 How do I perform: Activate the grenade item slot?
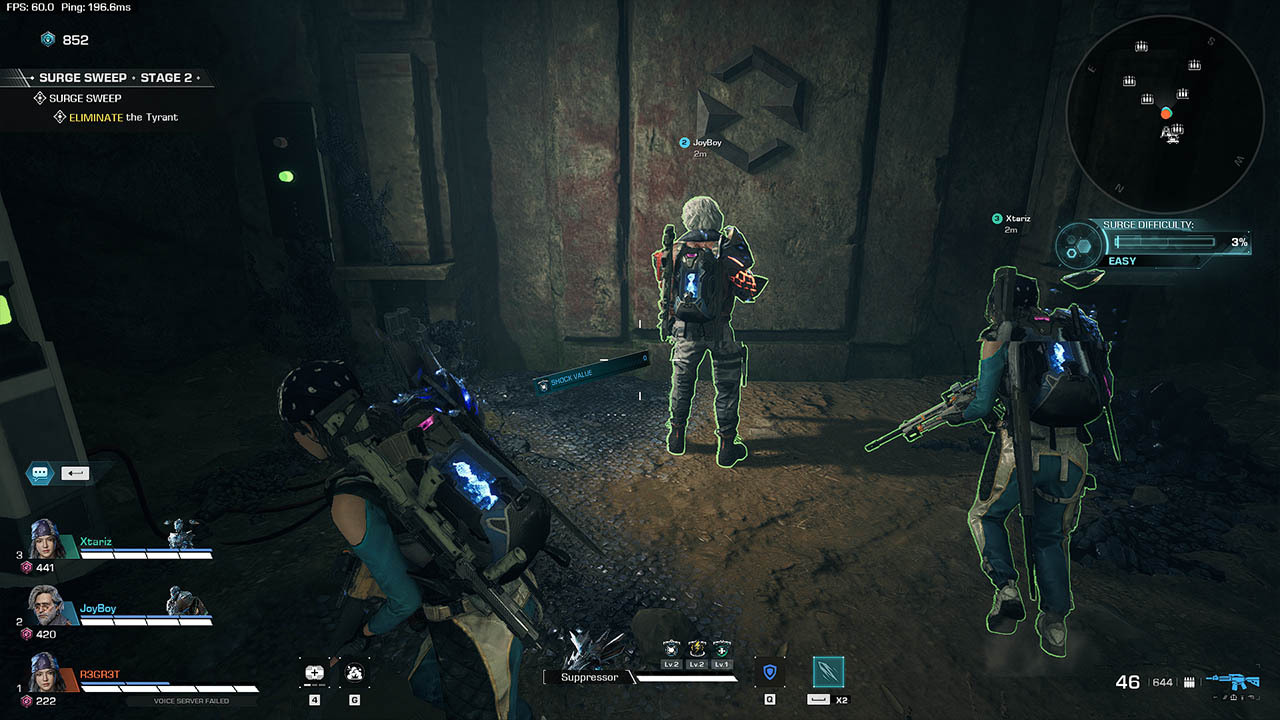pos(354,673)
